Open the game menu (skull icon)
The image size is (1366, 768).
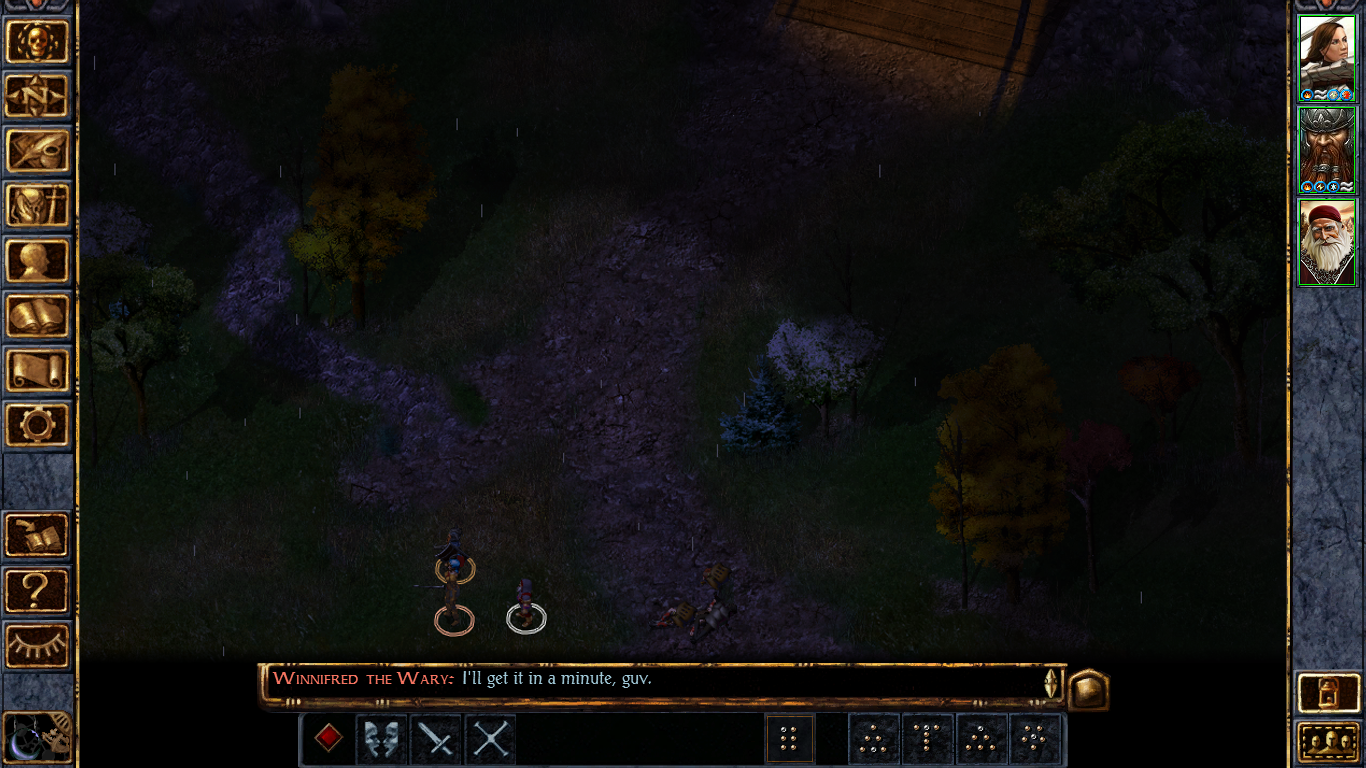38,42
